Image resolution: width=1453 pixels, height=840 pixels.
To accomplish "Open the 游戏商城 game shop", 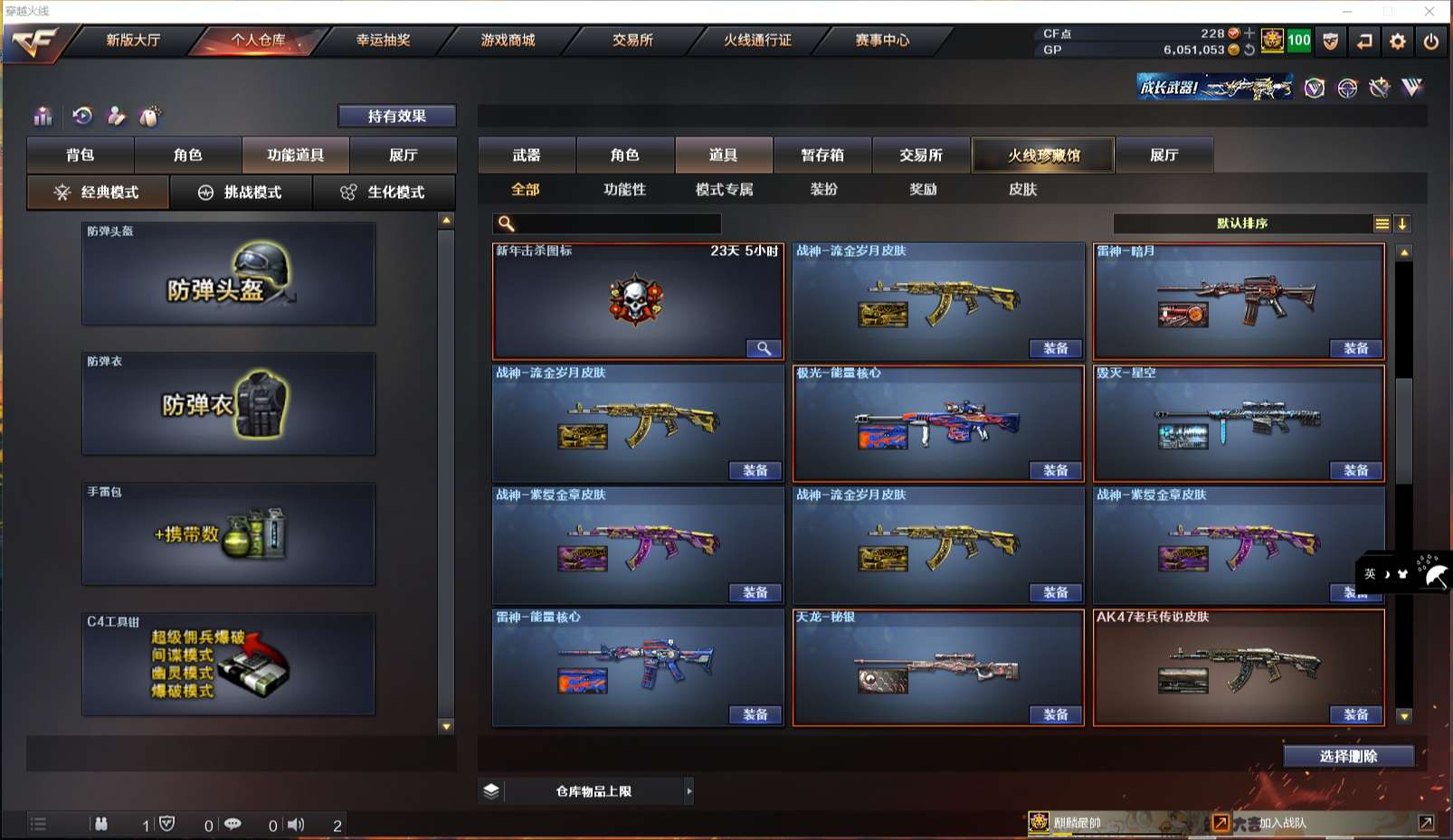I will [x=508, y=41].
